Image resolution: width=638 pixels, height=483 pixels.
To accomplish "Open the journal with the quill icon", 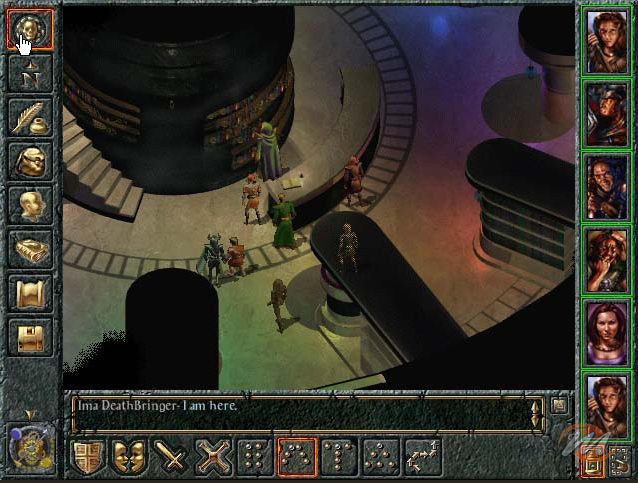I will [29, 117].
